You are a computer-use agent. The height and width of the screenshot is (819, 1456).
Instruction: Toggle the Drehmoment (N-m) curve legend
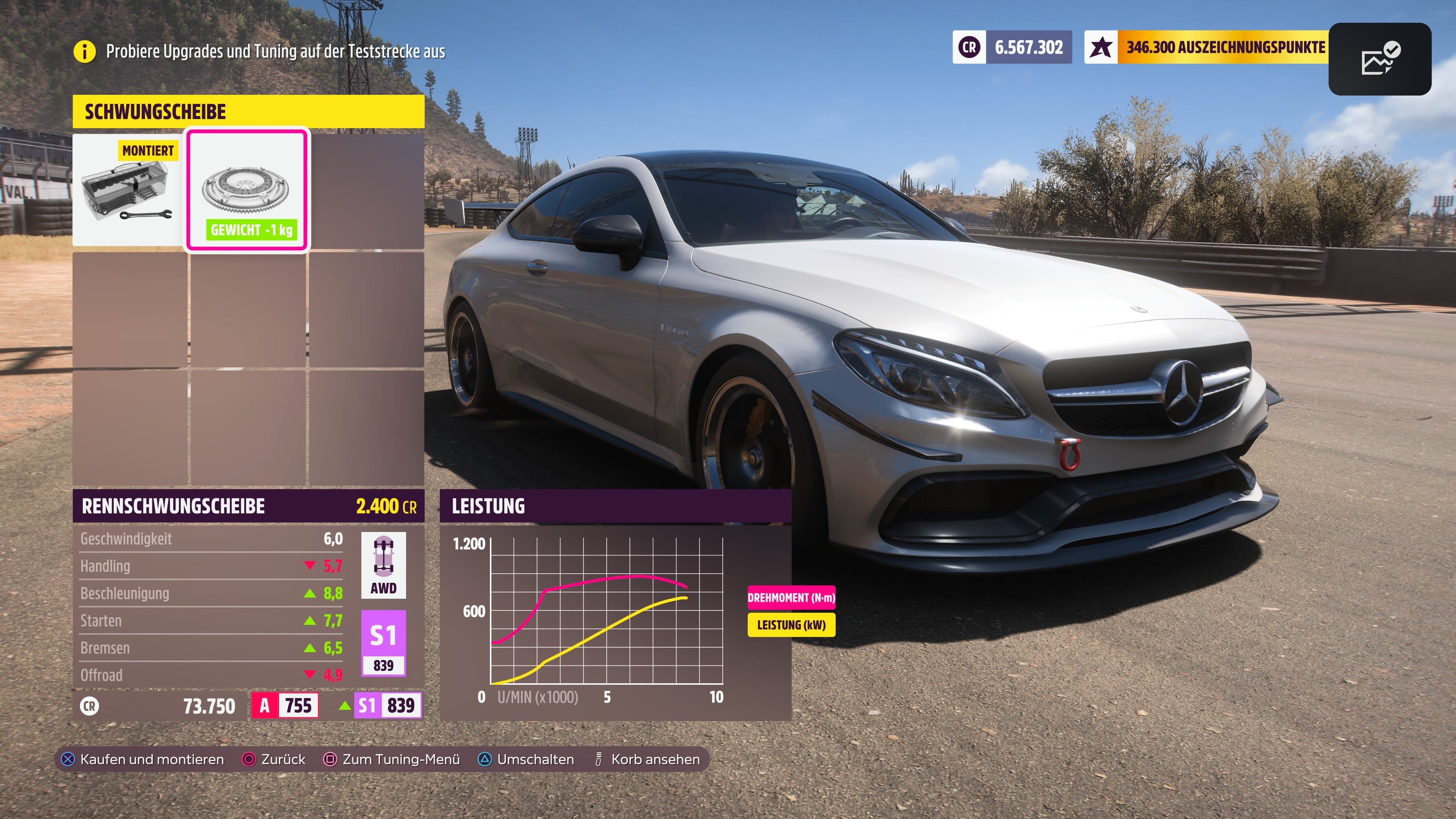coord(791,596)
